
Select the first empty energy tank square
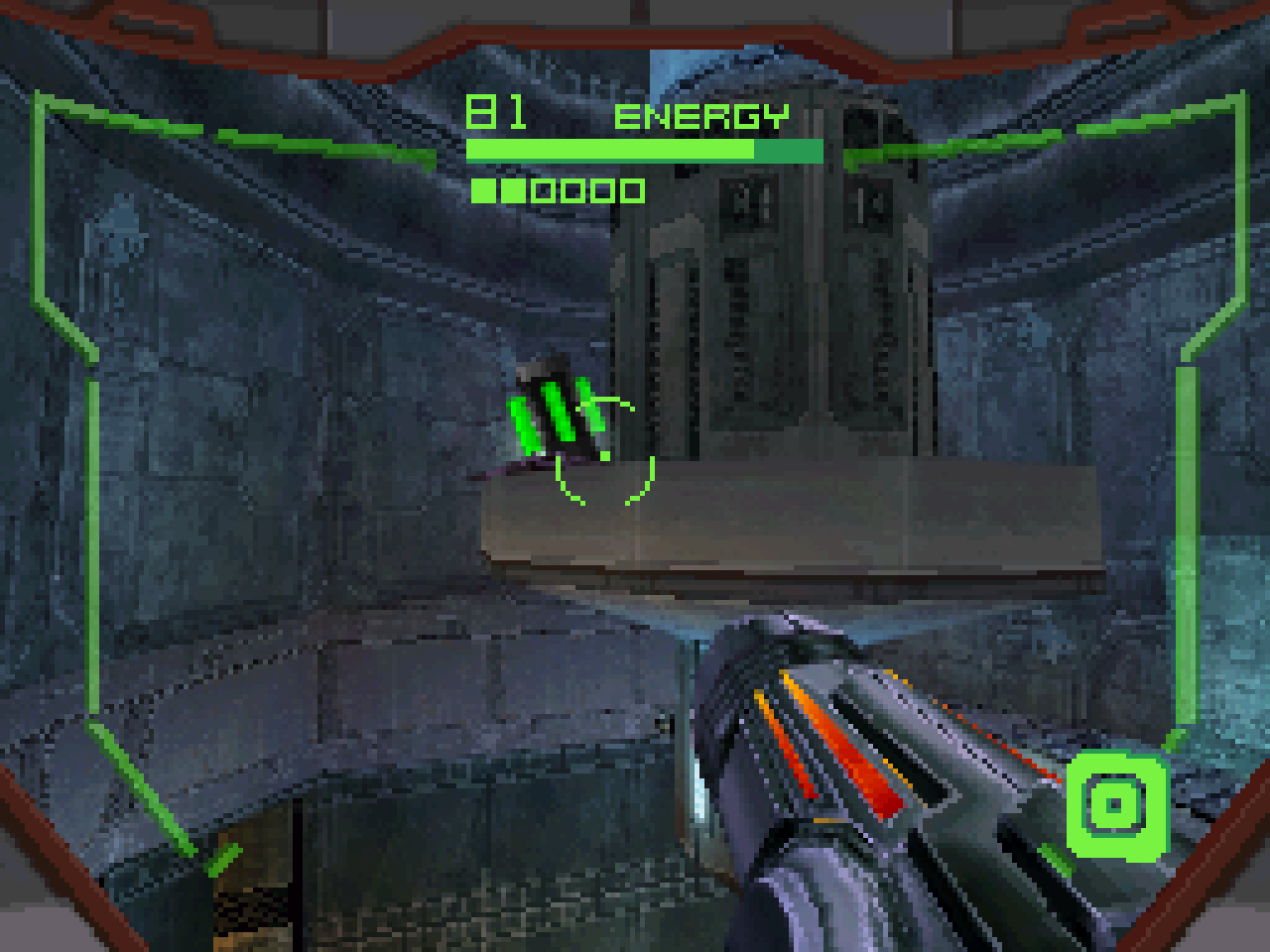click(541, 188)
